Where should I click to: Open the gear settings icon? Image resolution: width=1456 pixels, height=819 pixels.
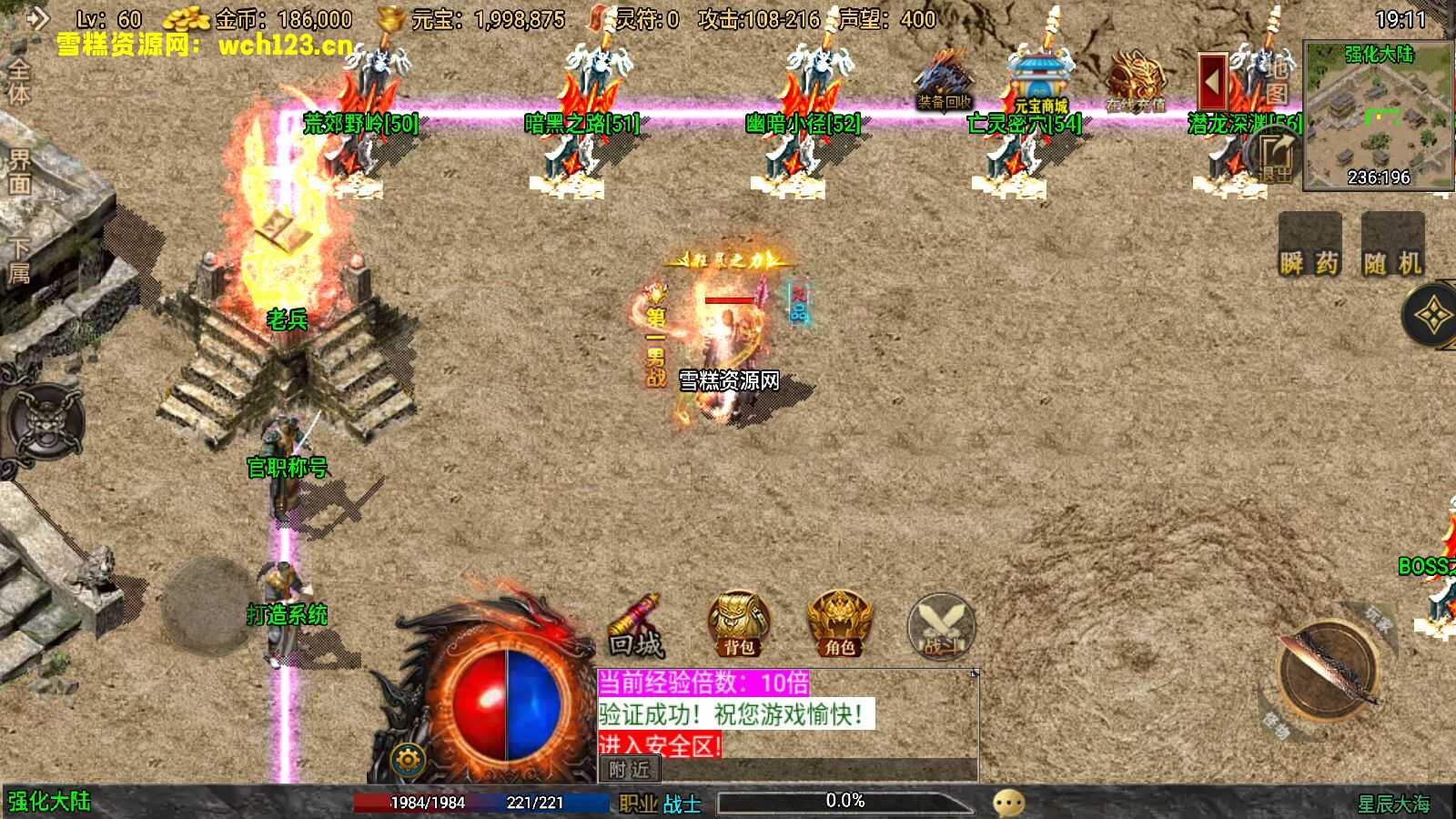[x=408, y=759]
